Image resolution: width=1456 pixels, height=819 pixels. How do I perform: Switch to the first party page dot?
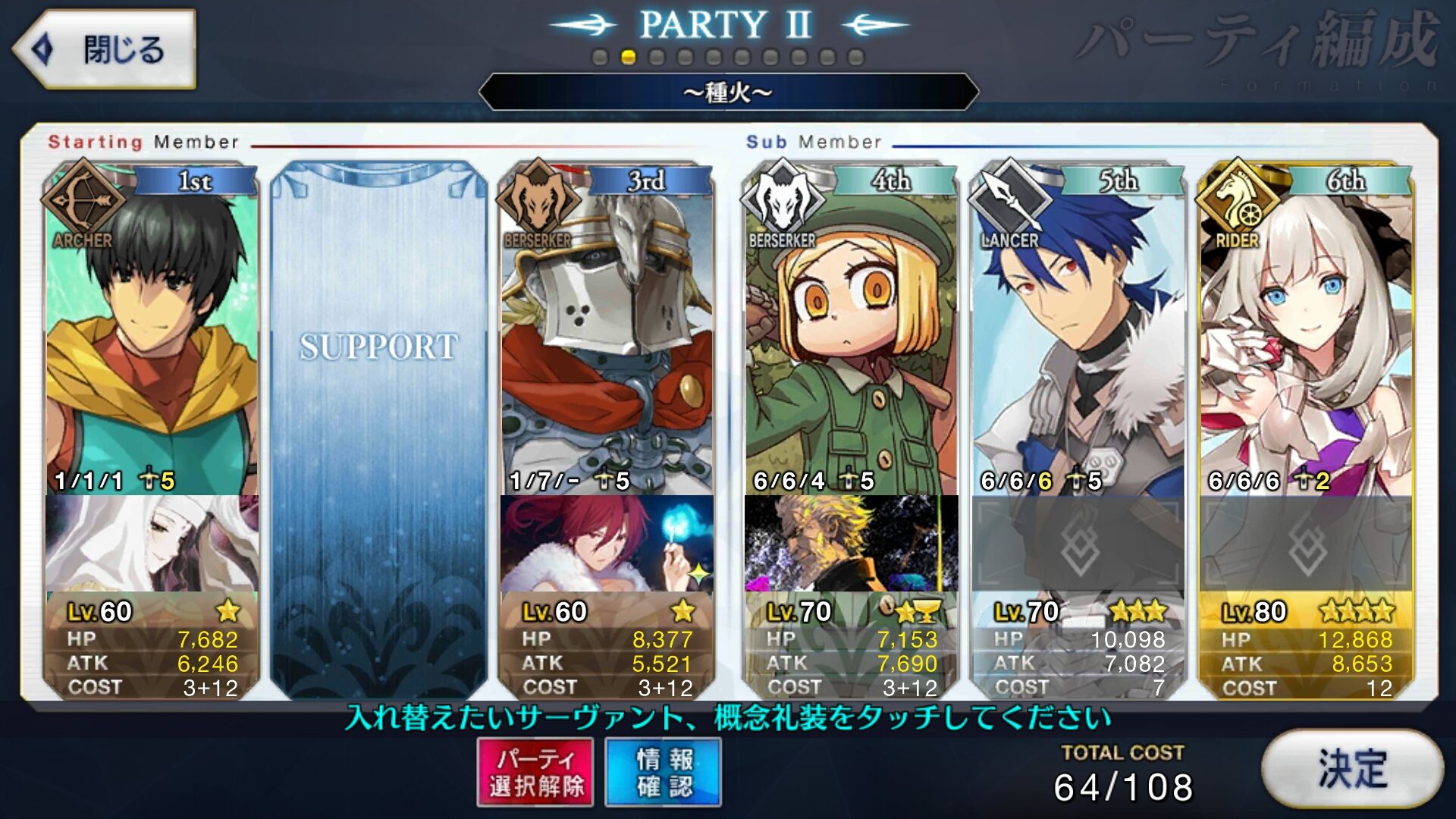(600, 58)
